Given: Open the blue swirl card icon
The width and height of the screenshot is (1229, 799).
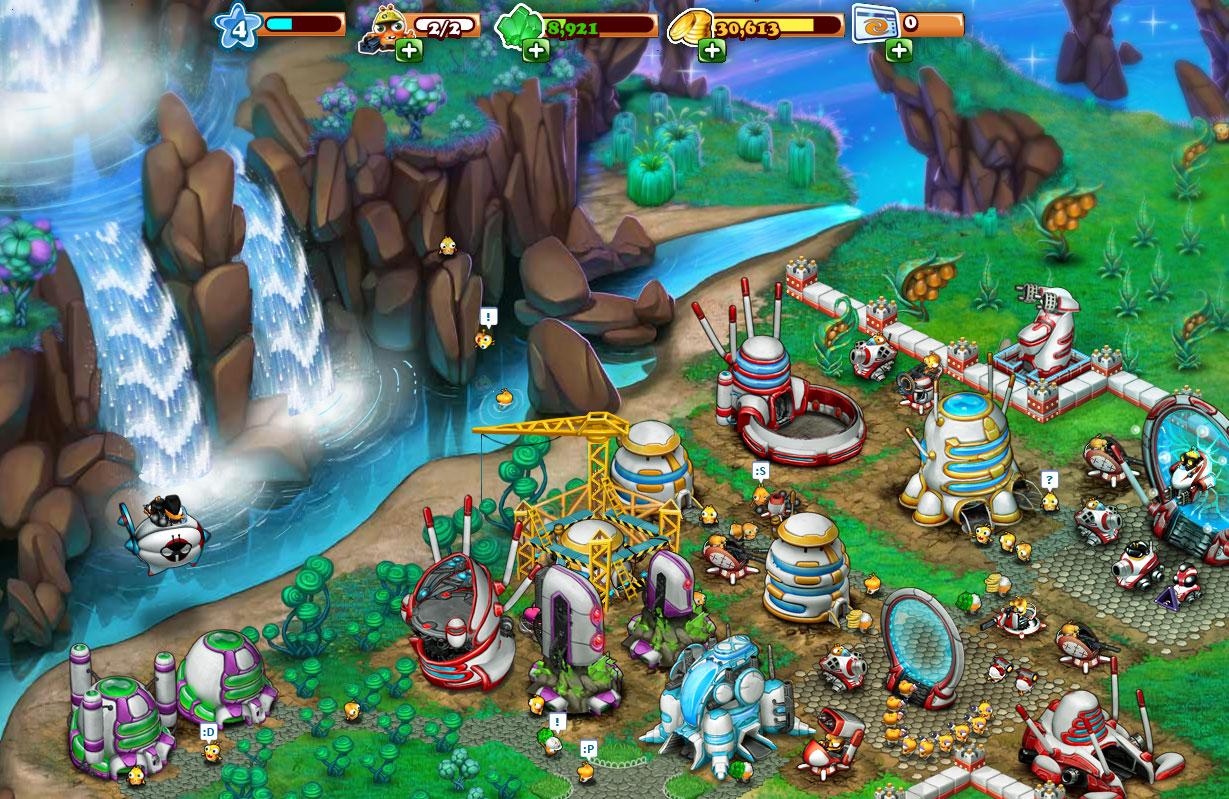Looking at the screenshot, I should coord(873,24).
